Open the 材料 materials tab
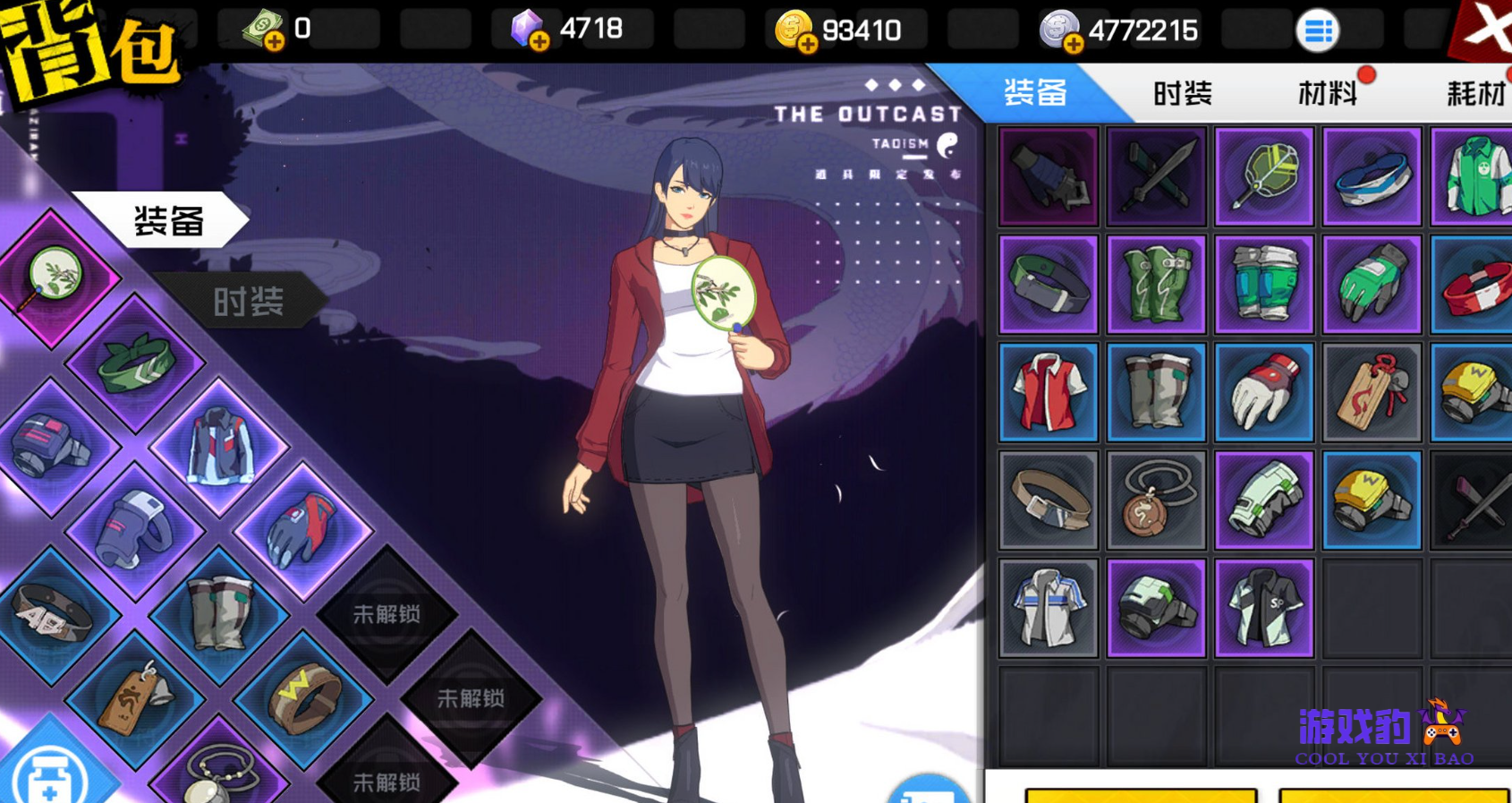1512x803 pixels. click(1327, 93)
